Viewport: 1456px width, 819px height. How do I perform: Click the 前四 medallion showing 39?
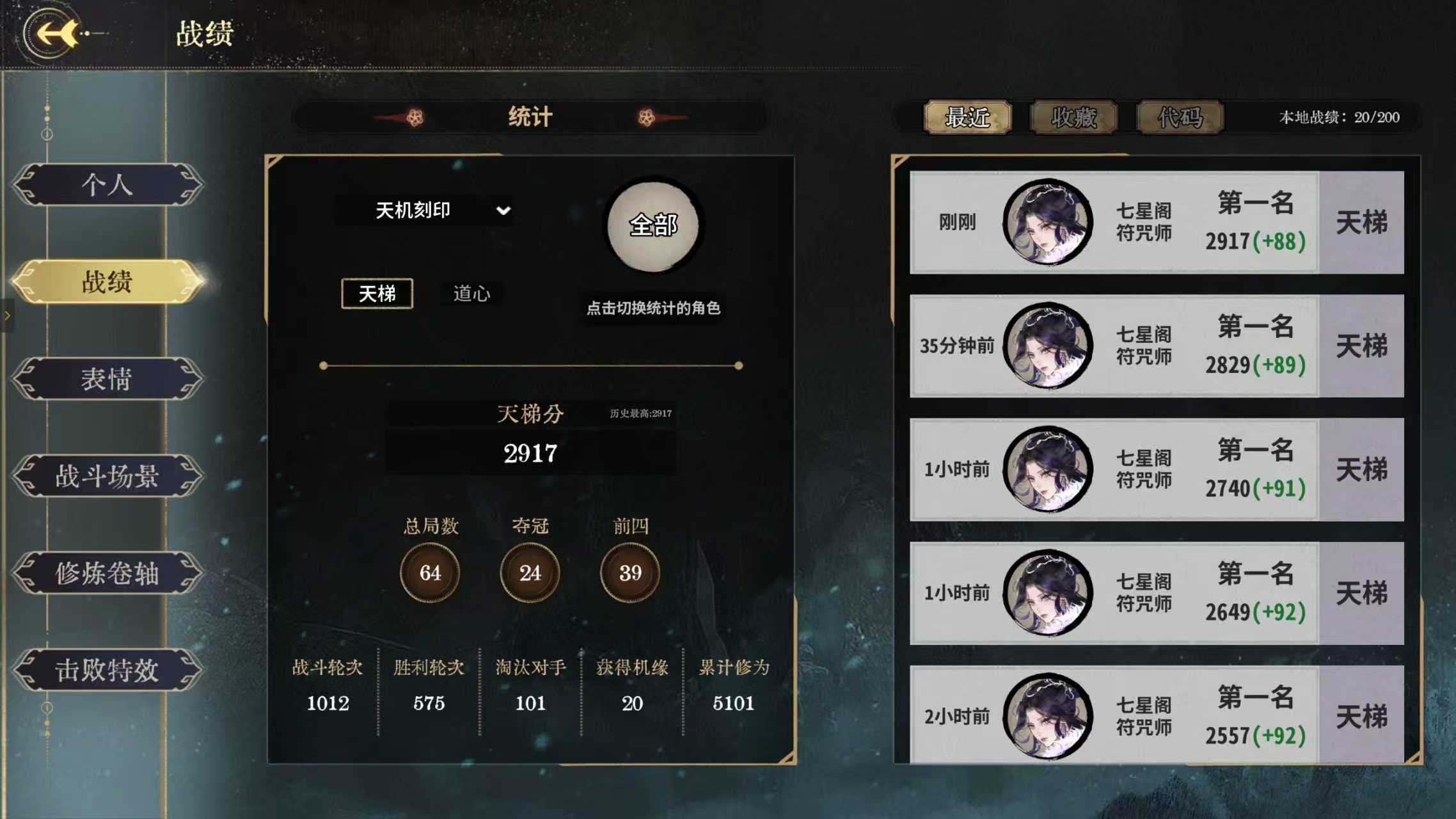point(629,573)
